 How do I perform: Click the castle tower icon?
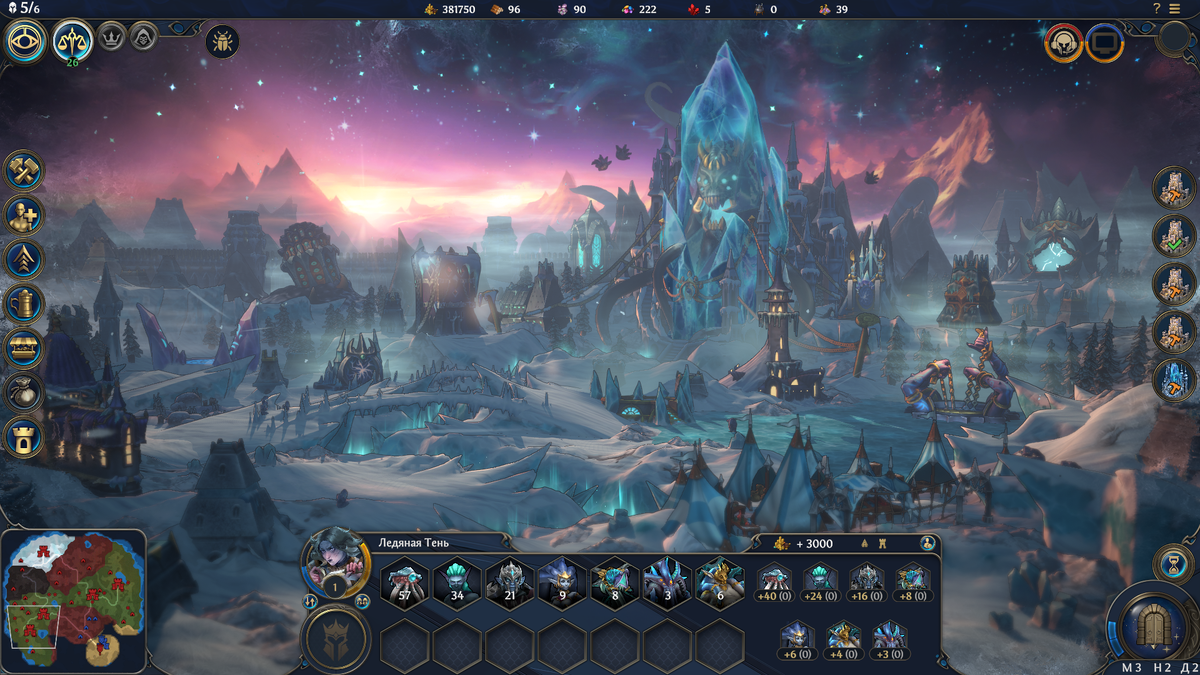pos(24,437)
